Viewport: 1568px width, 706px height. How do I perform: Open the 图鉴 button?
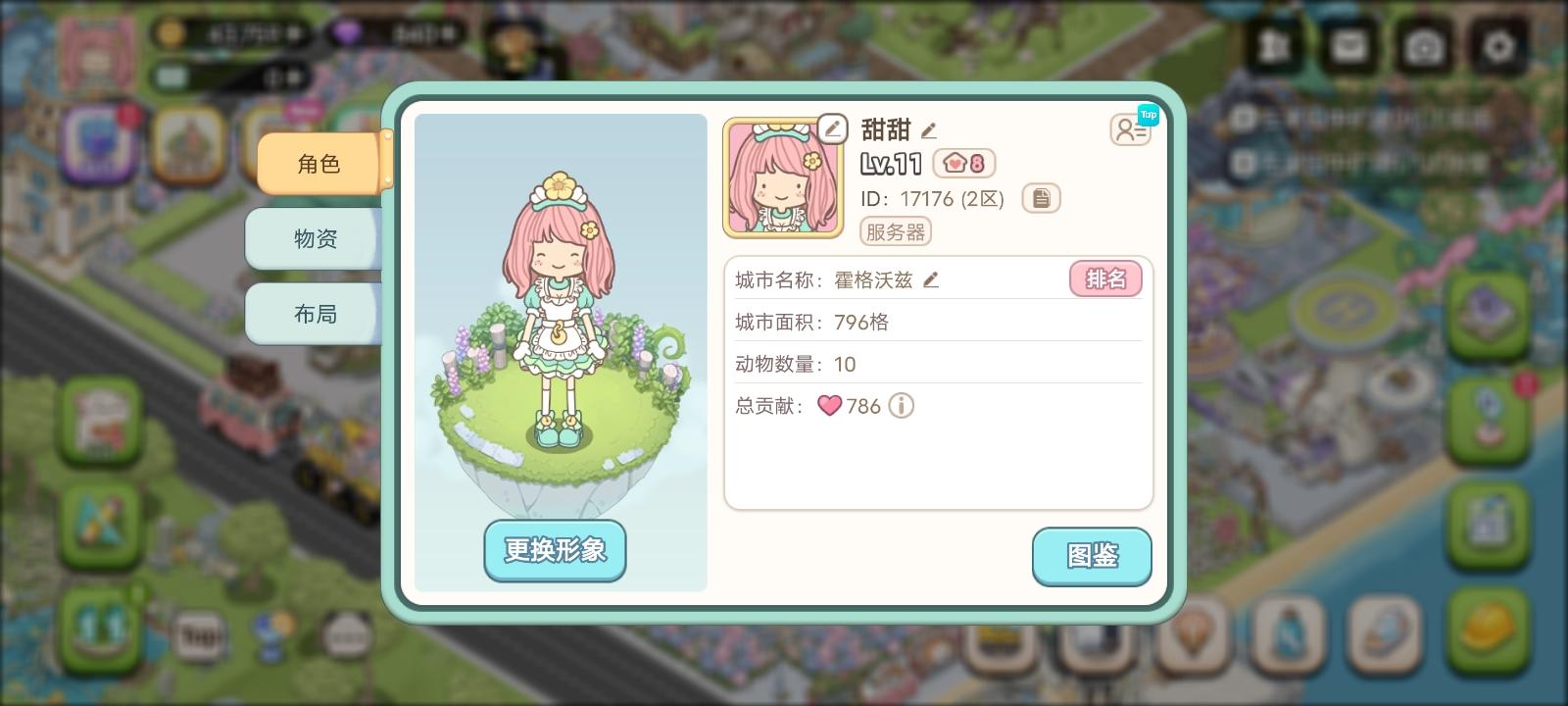pyautogui.click(x=1092, y=556)
